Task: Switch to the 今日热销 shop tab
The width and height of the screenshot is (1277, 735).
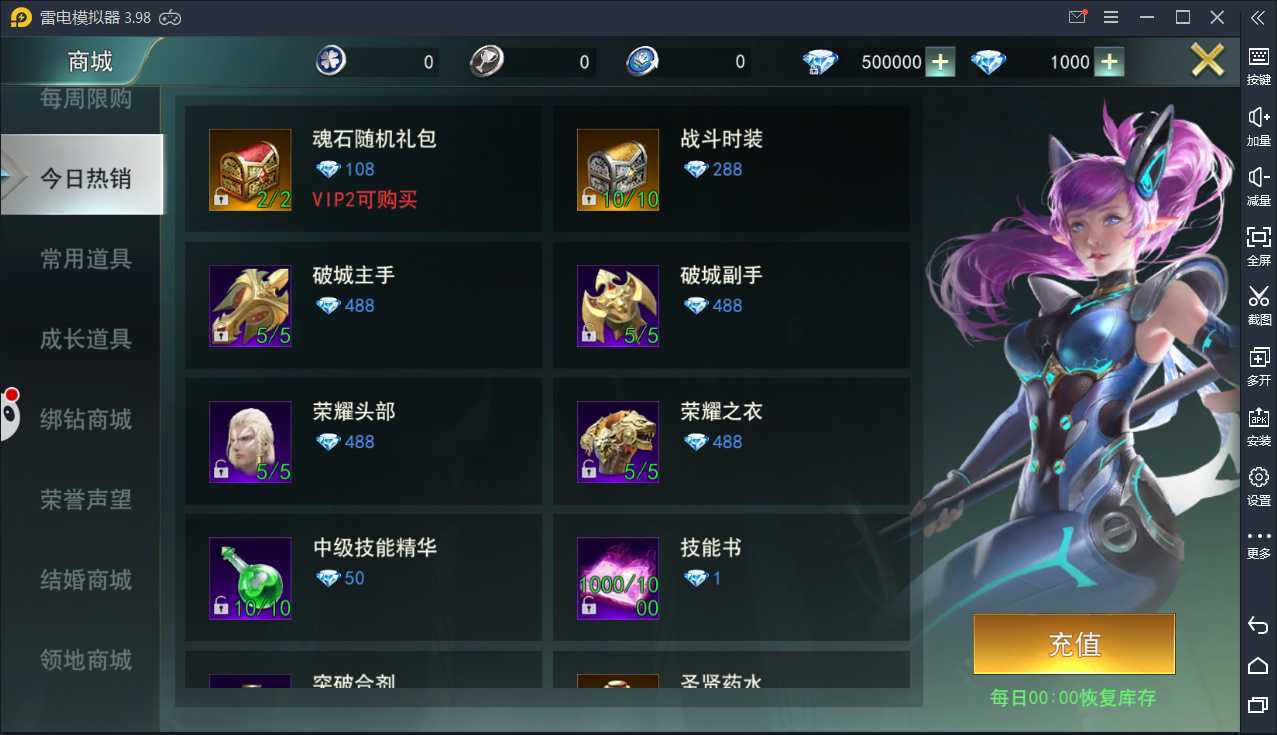Action: 85,178
